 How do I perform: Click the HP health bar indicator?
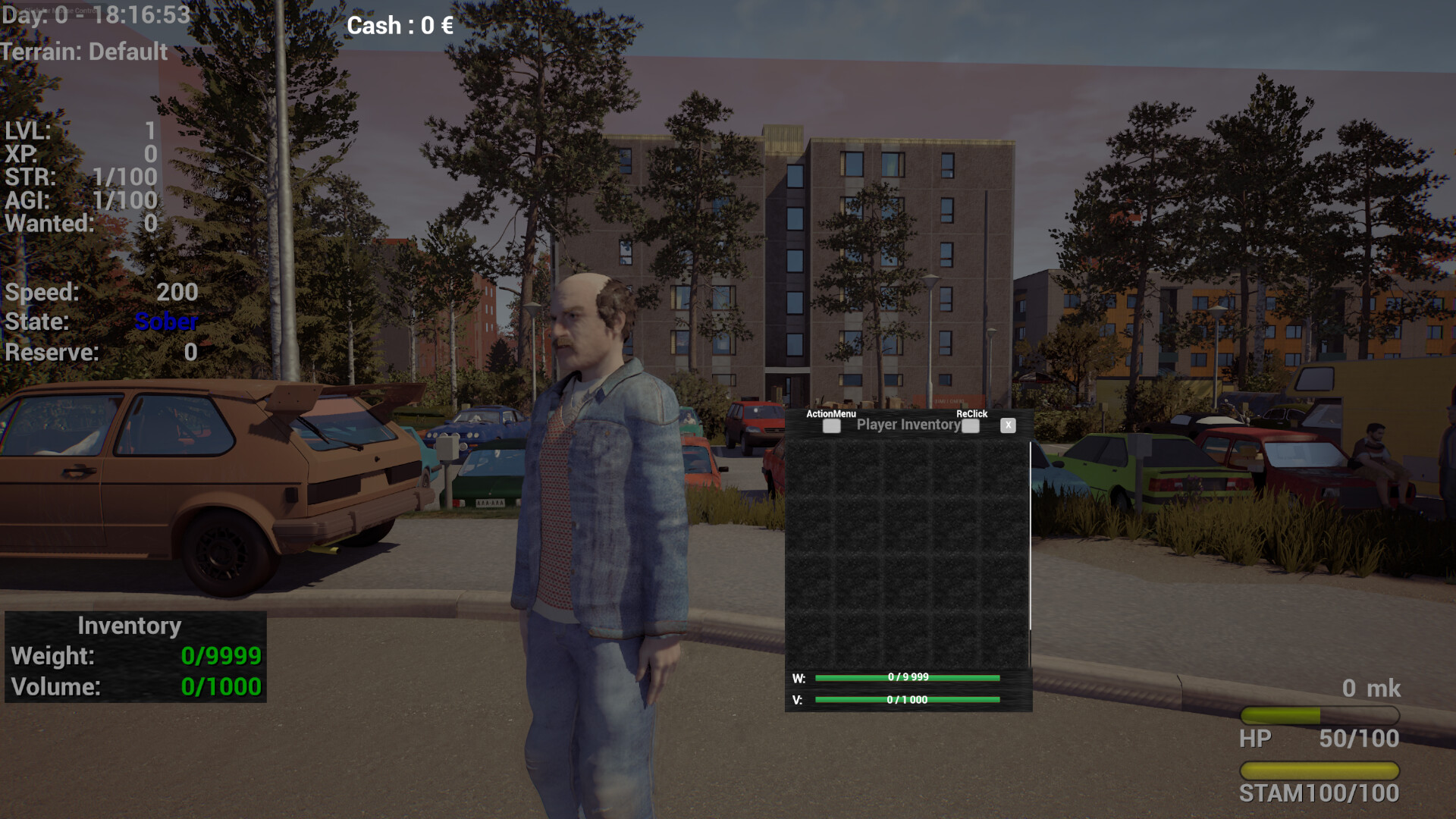click(1319, 714)
